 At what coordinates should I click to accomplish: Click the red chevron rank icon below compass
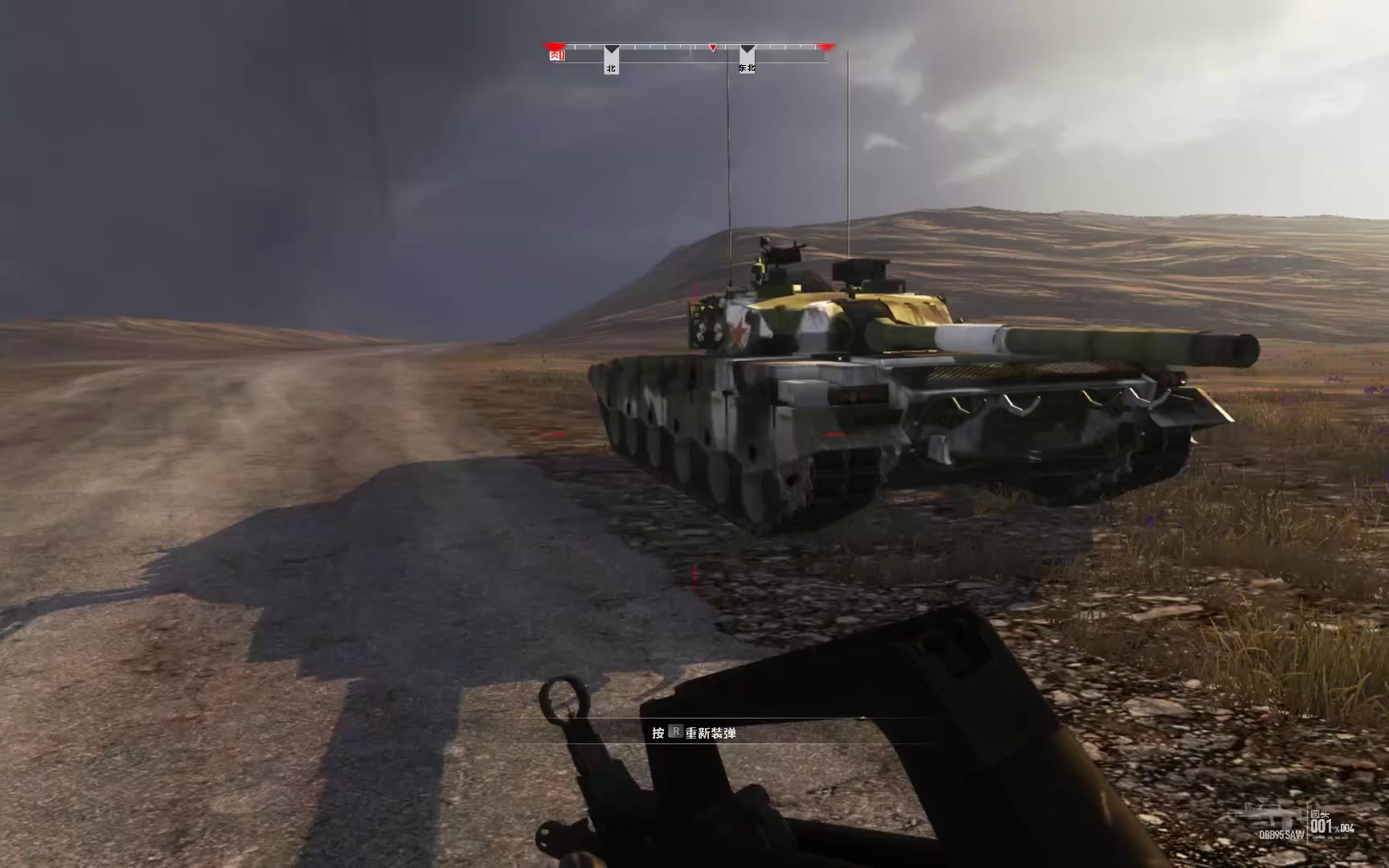[x=557, y=55]
